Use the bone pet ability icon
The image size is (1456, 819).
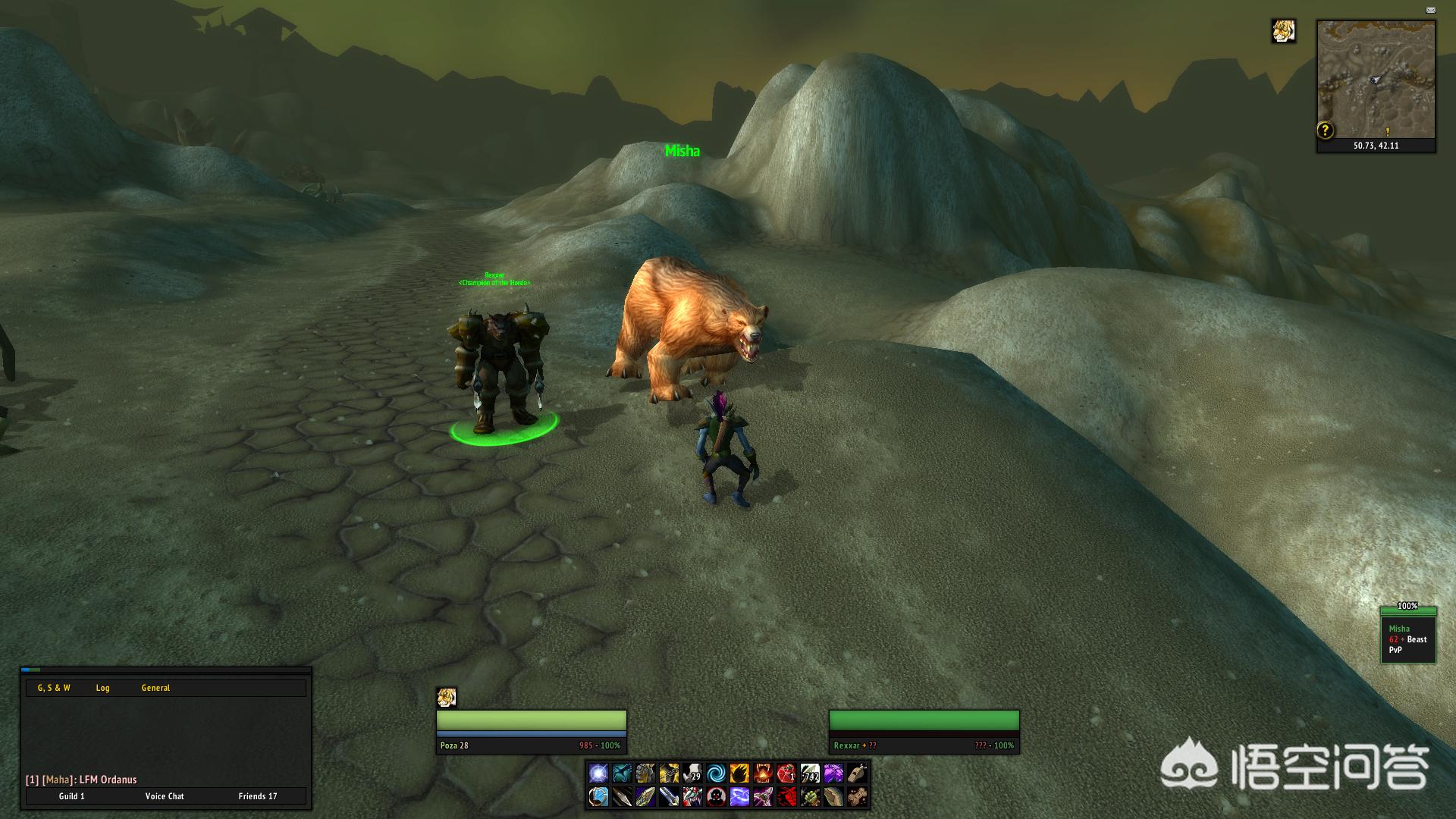point(857,796)
